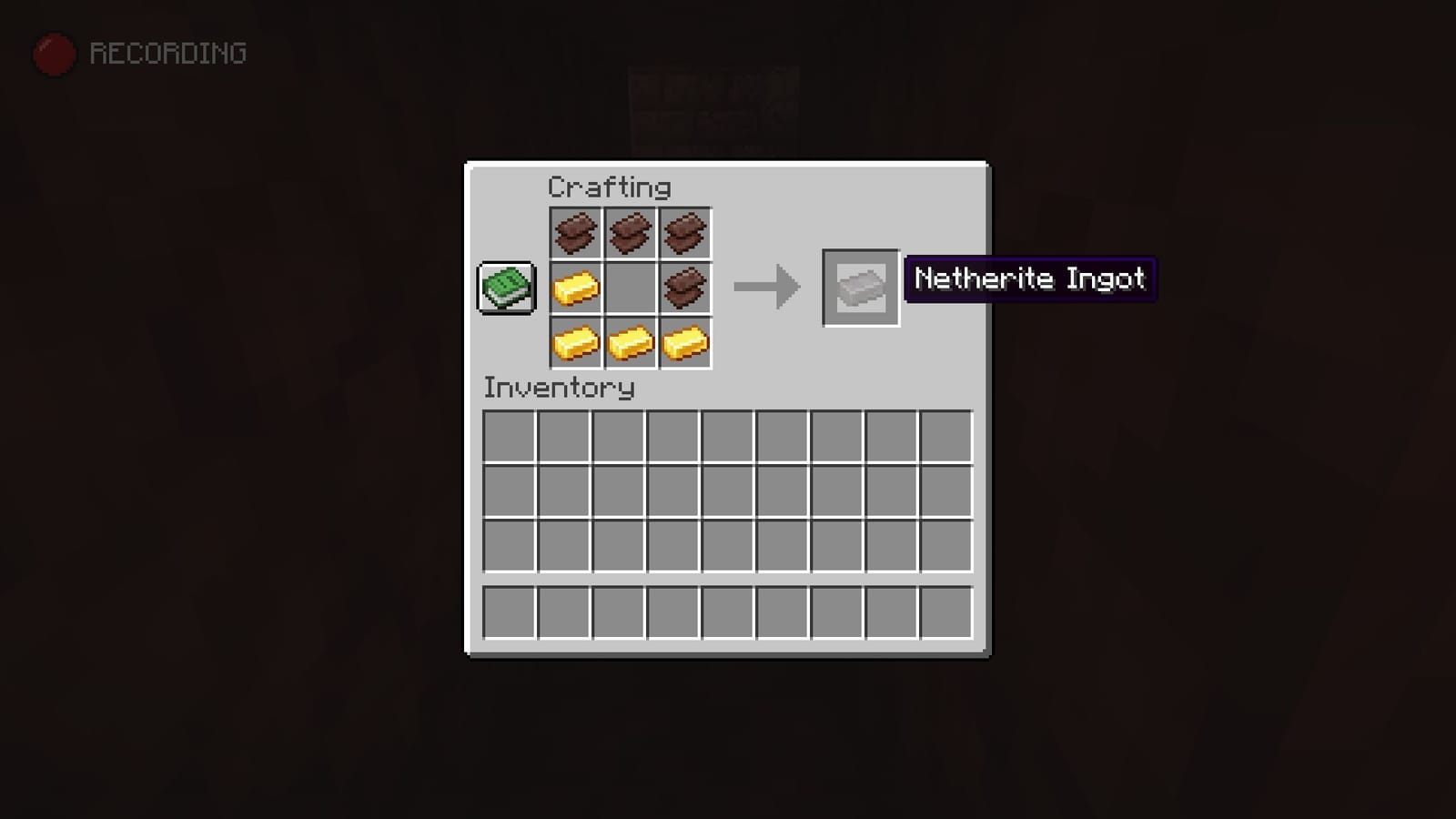Pick up the gold ingot in middle row

click(x=576, y=288)
